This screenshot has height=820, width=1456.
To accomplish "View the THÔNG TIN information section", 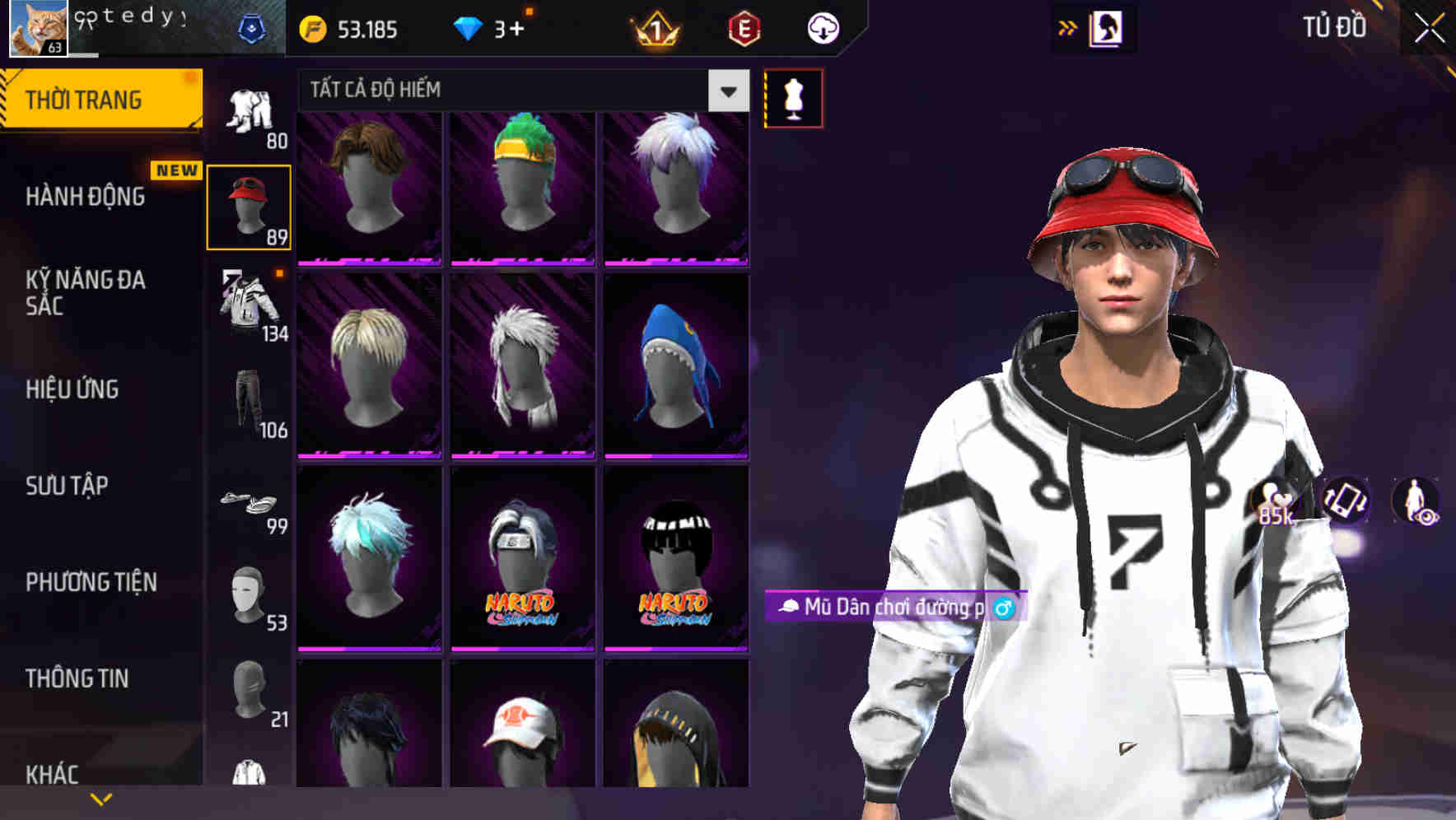I will tap(78, 678).
